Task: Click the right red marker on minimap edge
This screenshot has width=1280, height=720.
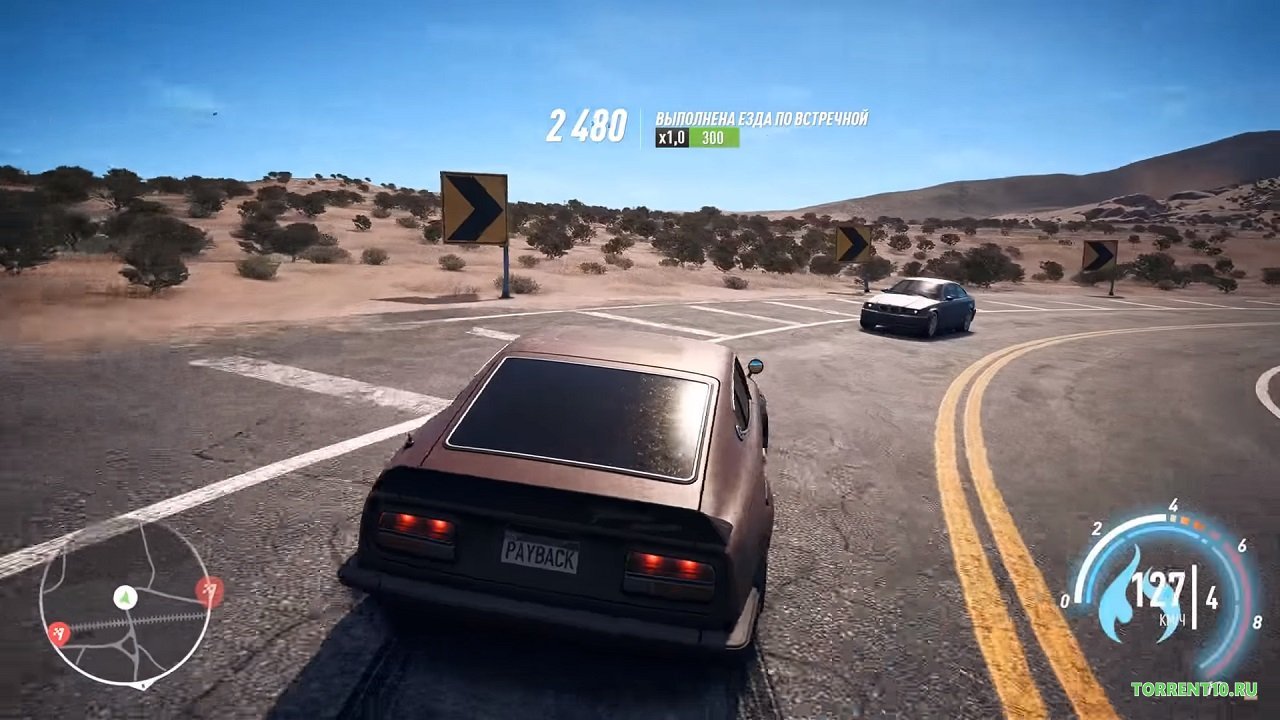Action: click(x=210, y=588)
